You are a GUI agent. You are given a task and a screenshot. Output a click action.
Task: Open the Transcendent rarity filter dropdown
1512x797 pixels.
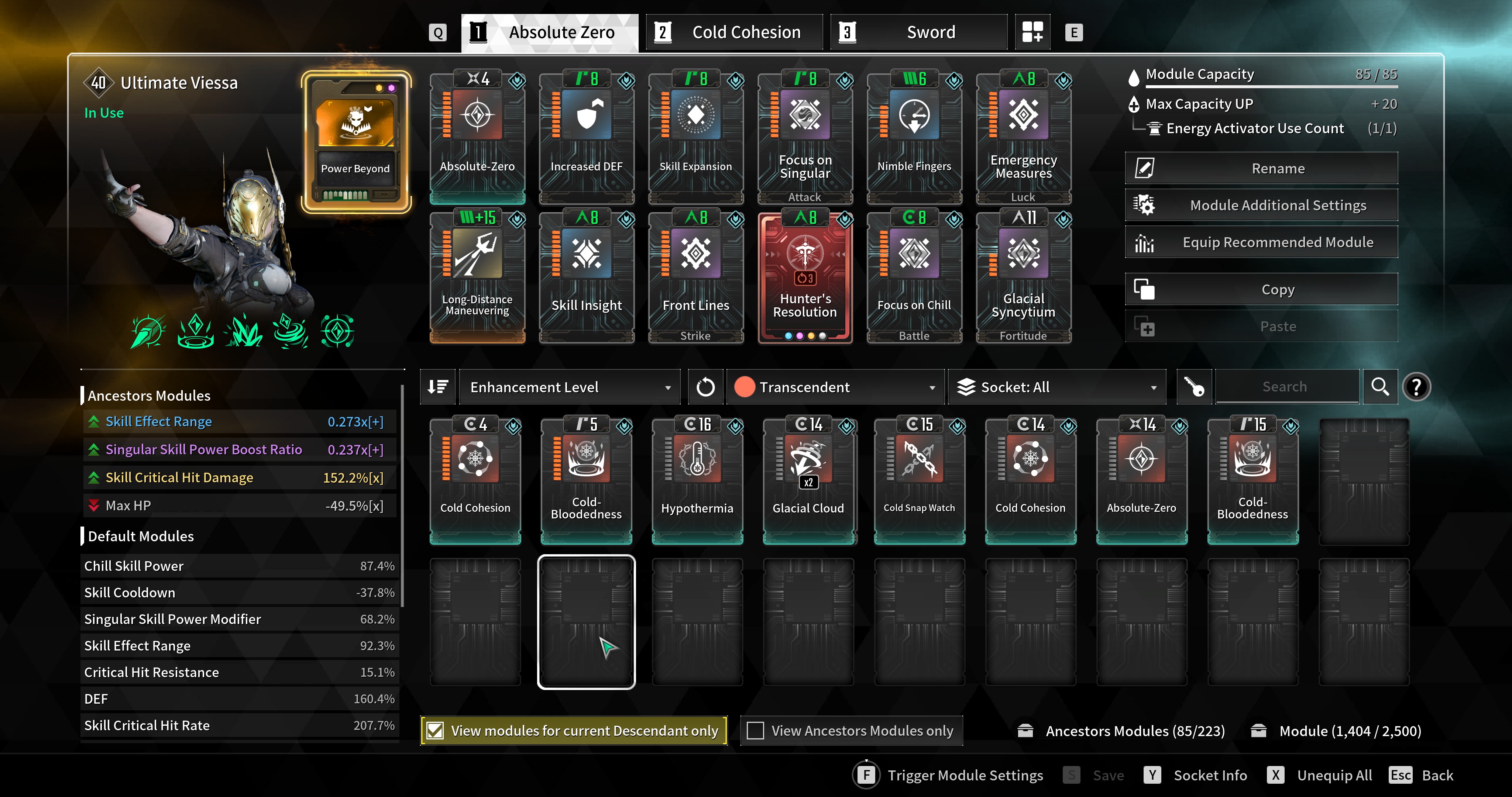click(835, 387)
